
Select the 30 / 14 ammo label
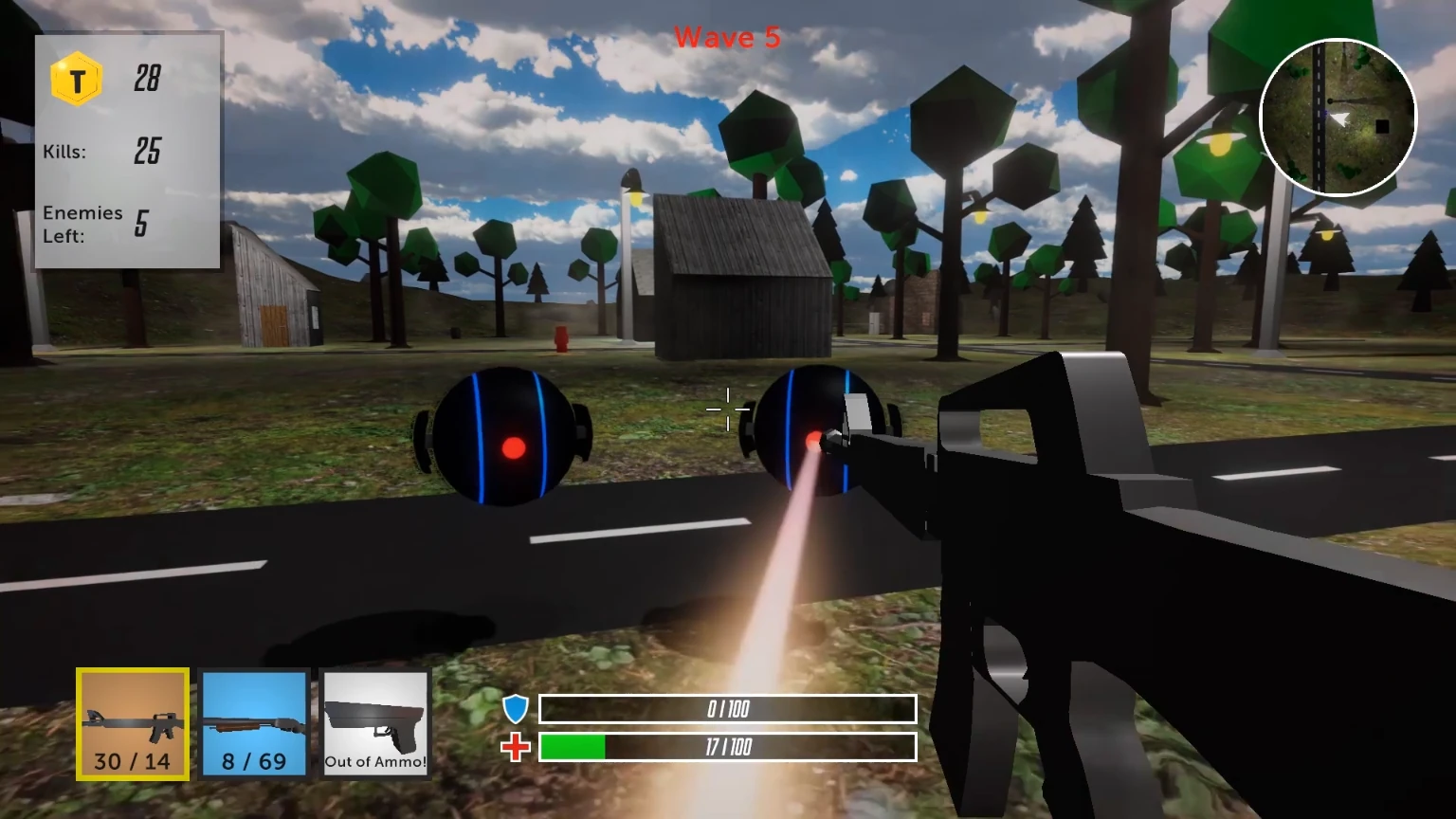point(132,760)
